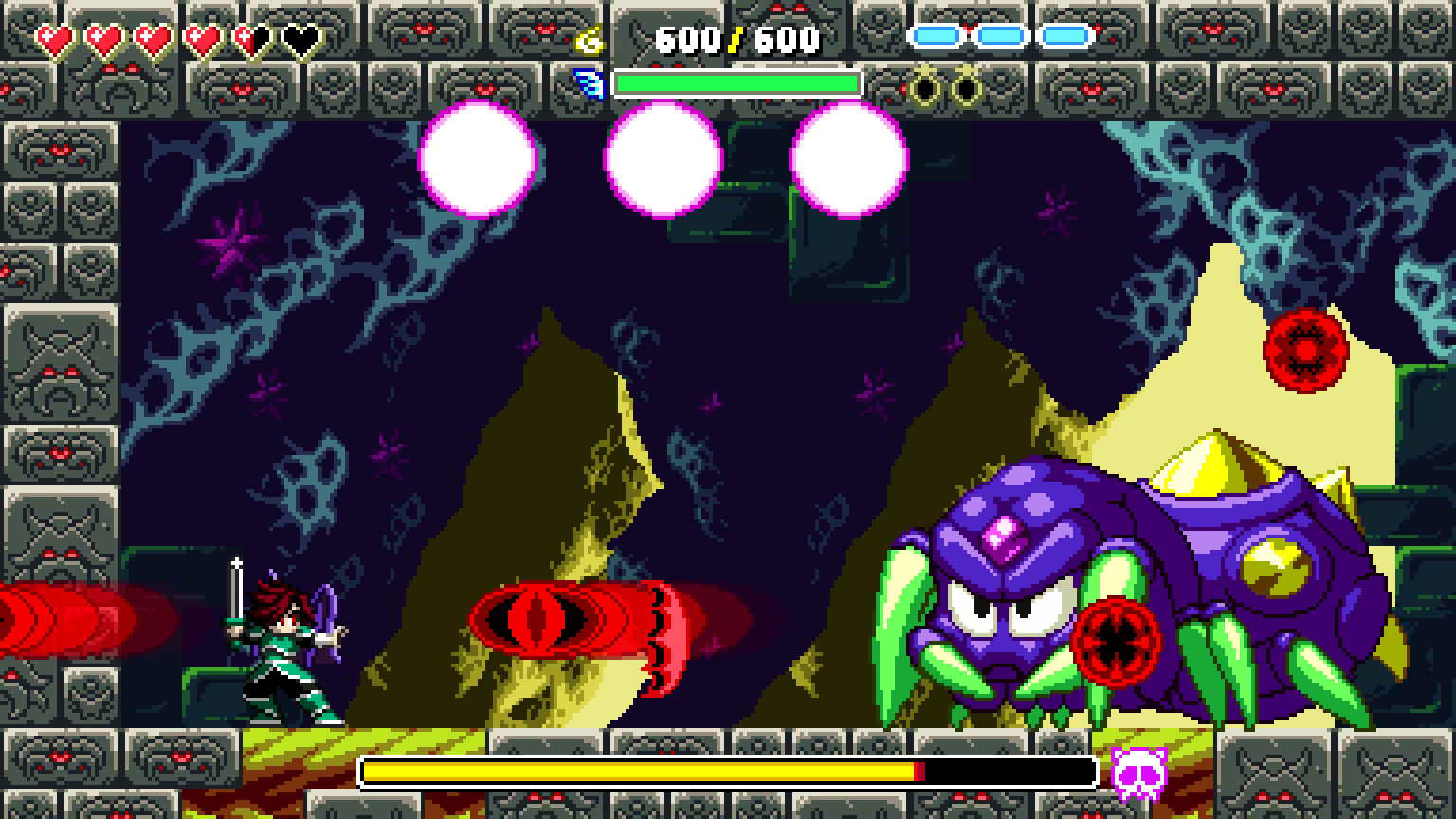This screenshot has height=819, width=1456.
Task: Toggle the rightmost blue energy capsule
Action: tap(1065, 36)
